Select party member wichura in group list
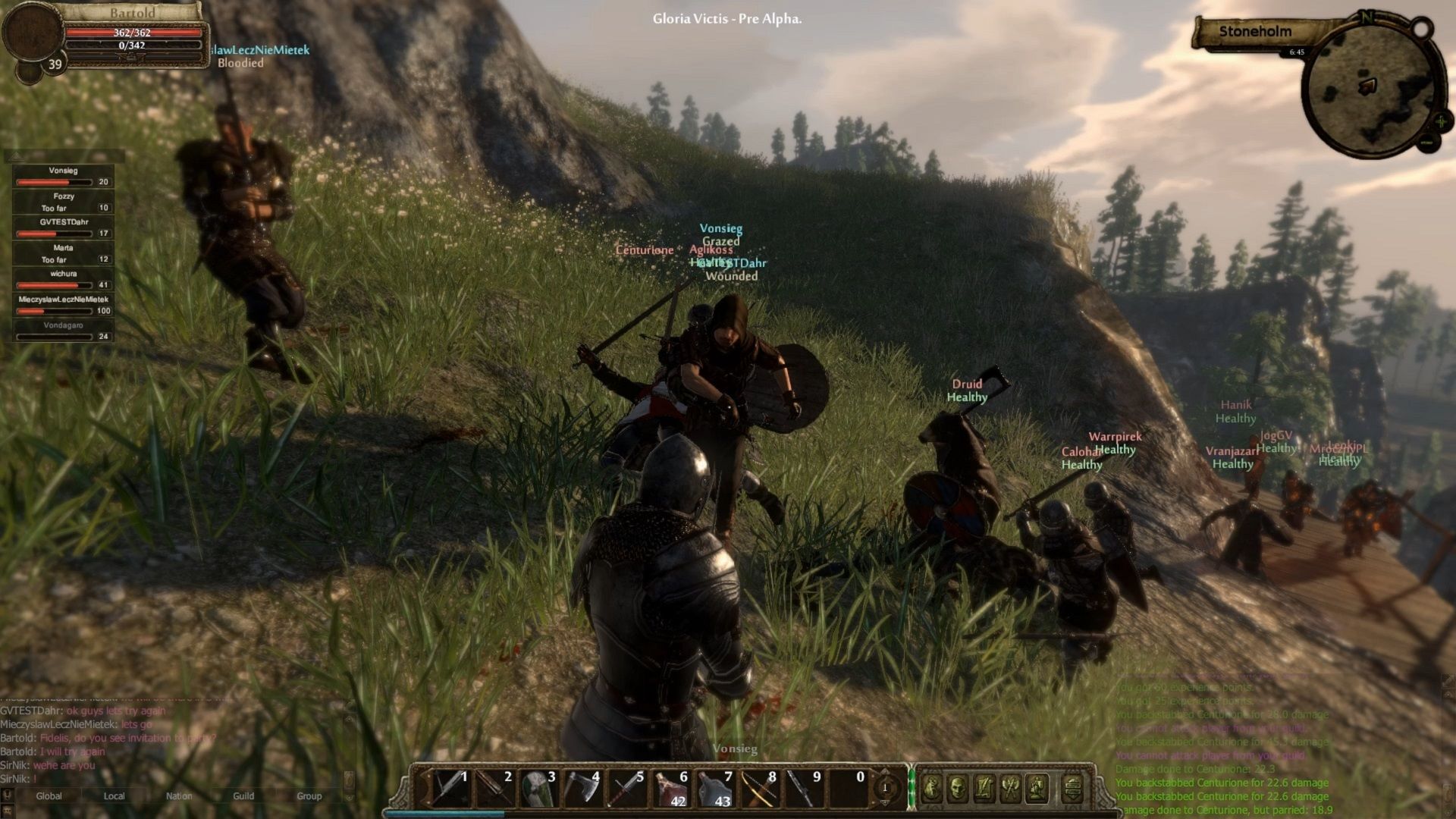Screen dimensions: 1456x819 coord(63,279)
